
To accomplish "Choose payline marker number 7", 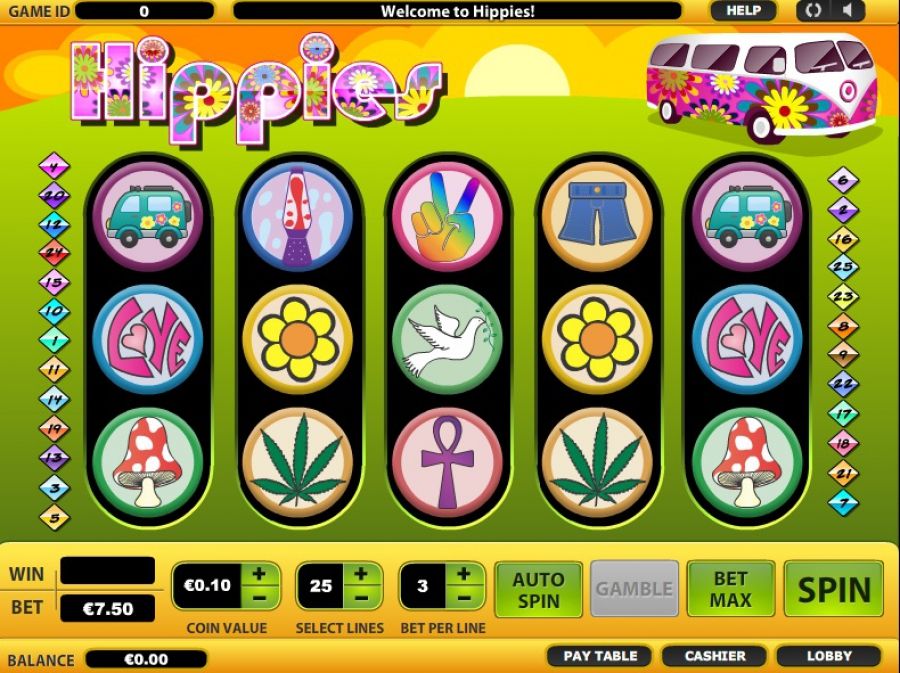I will [844, 500].
